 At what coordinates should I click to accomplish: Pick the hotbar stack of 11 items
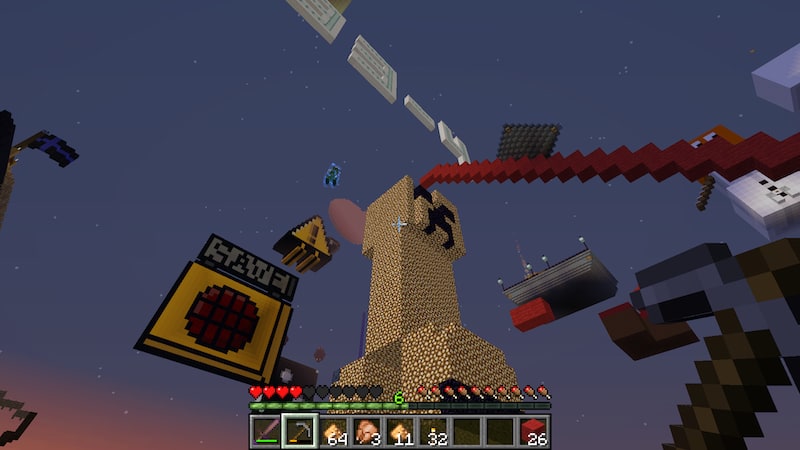[399, 431]
